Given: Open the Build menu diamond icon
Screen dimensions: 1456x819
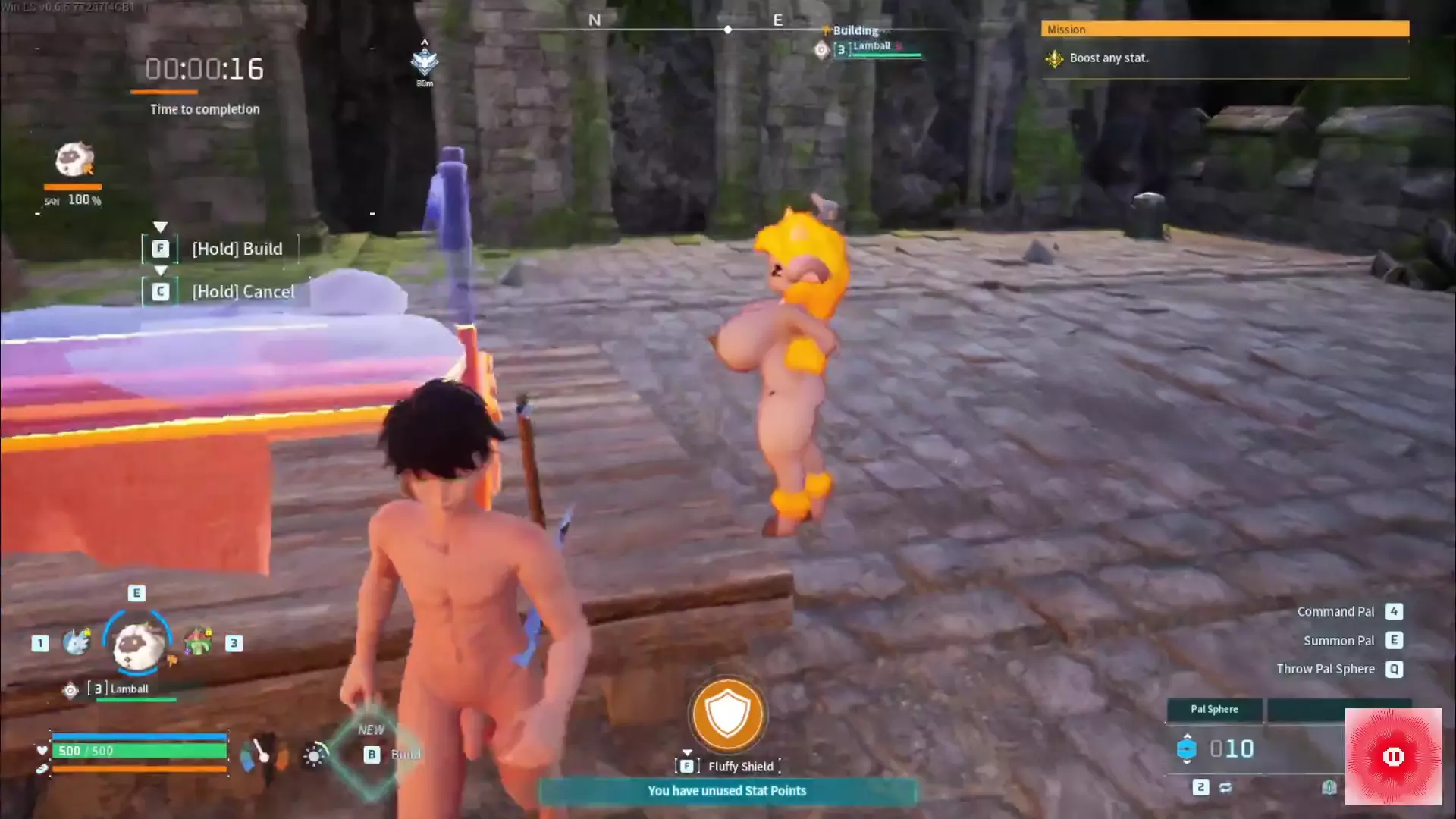Looking at the screenshot, I should pos(372,752).
